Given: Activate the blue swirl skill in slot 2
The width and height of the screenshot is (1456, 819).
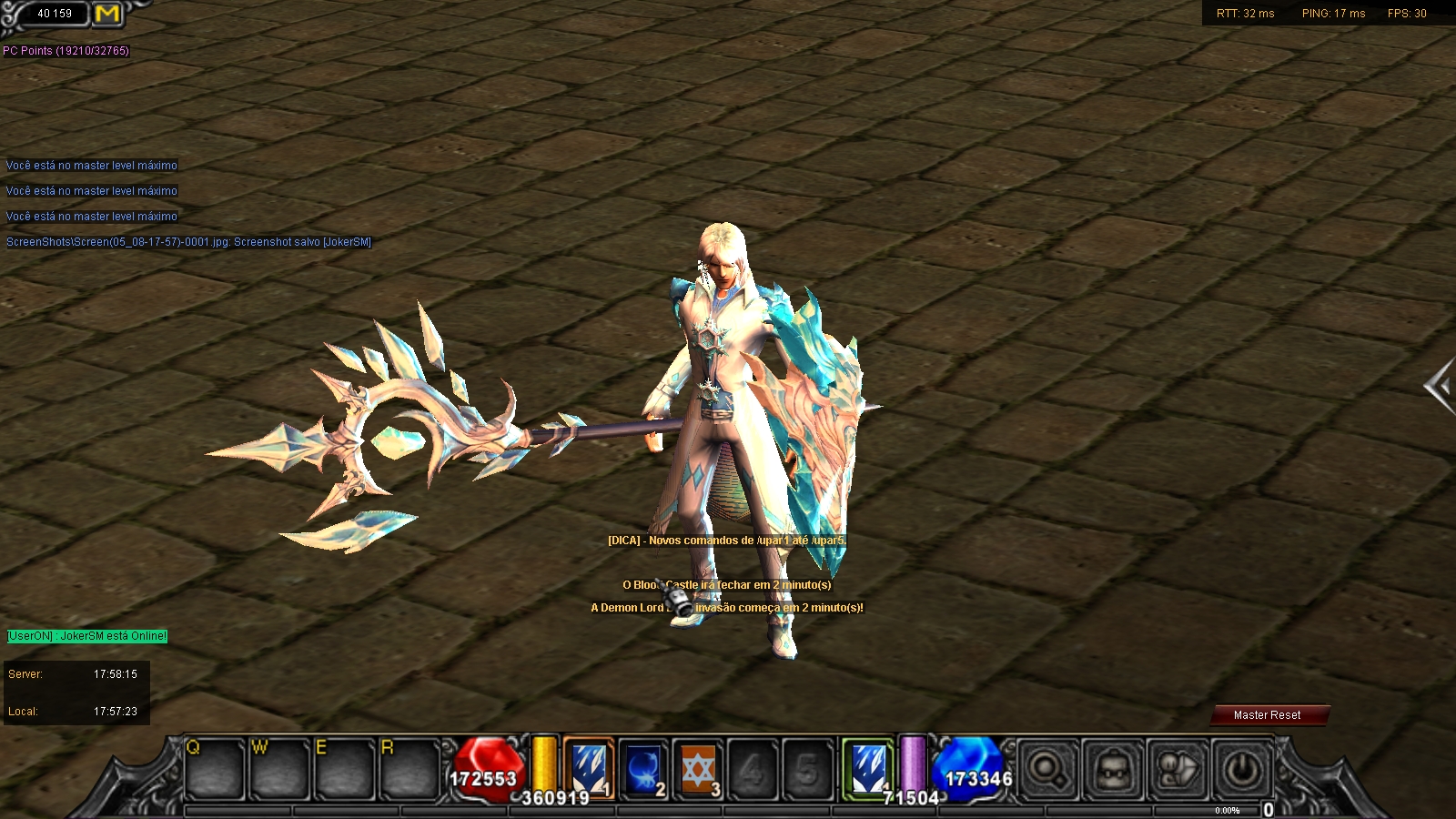Looking at the screenshot, I should (643, 769).
